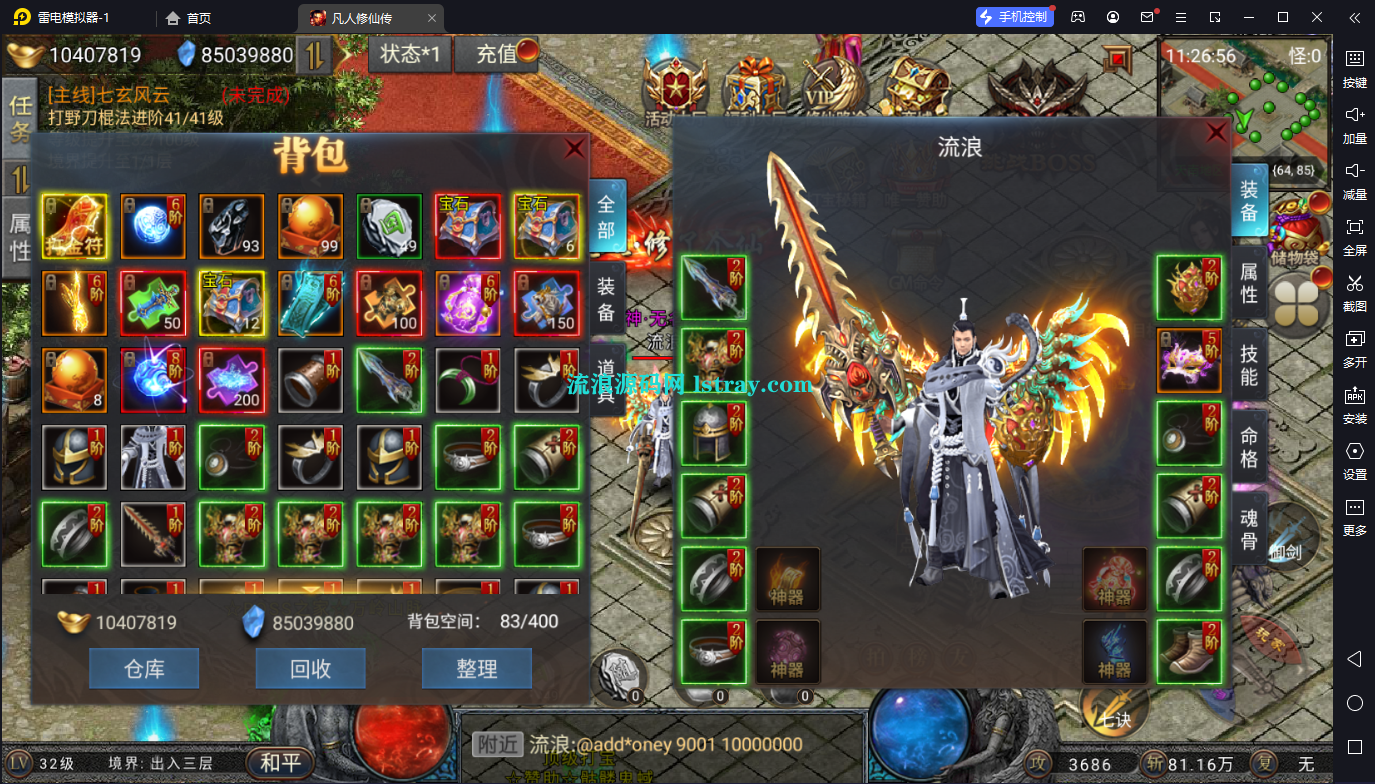Take a screenshot with 截图
Screen dimensions: 1375x784
tap(1355, 291)
